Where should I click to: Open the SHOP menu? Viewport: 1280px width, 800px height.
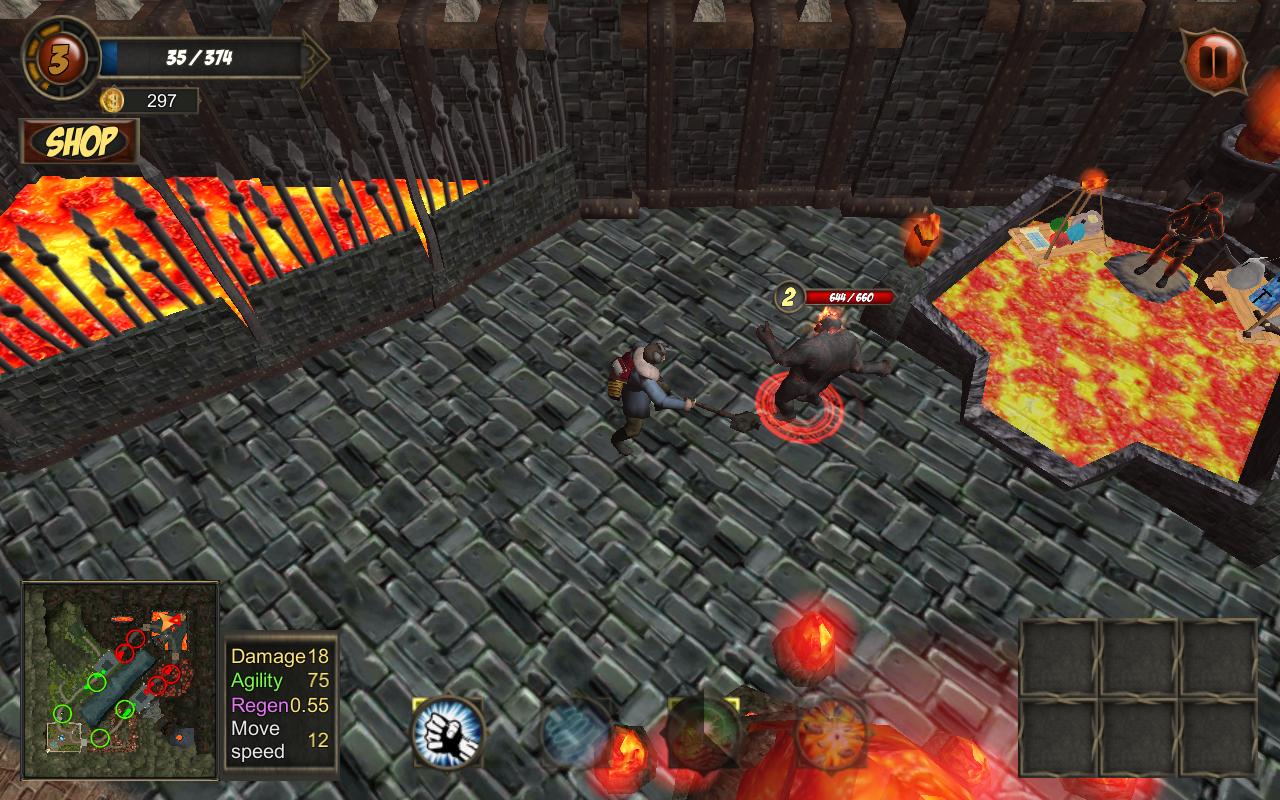click(x=80, y=142)
